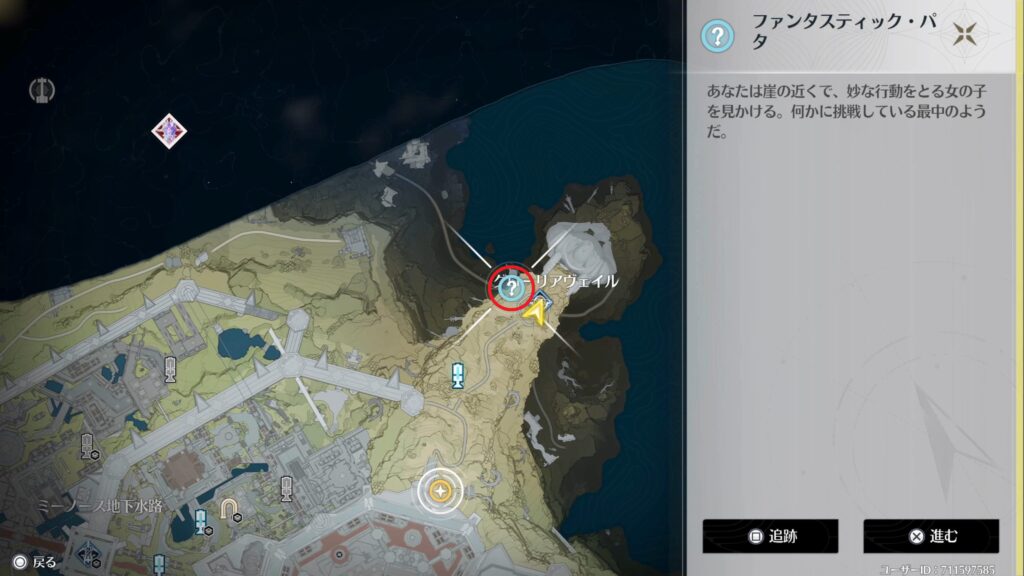The height and width of the screenshot is (576, 1024).
Task: Select the grey tower icon in the dark sea area
Action: (41, 91)
